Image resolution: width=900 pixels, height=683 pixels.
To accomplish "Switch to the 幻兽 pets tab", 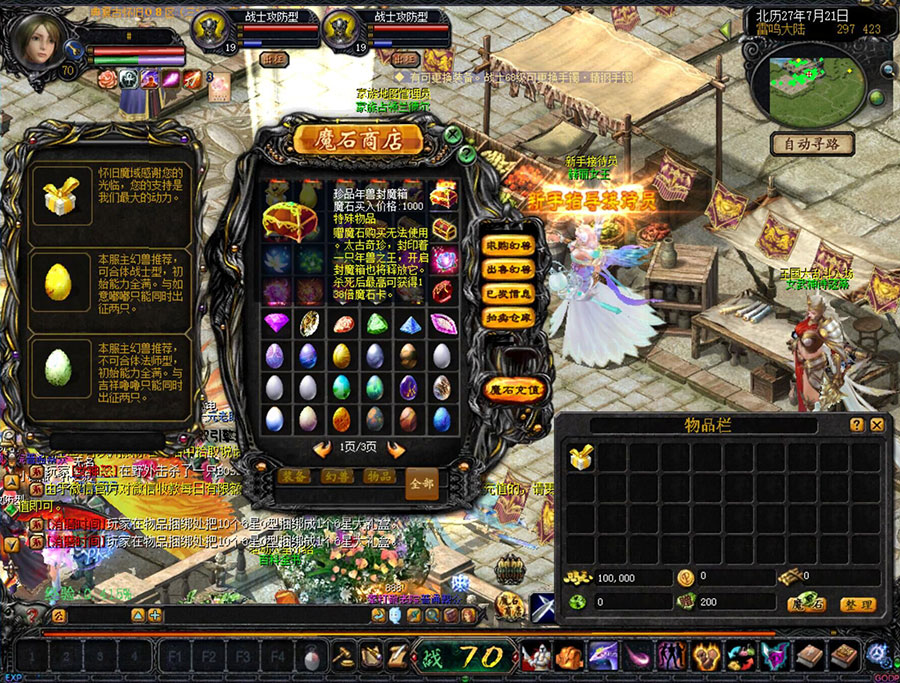I will [x=337, y=477].
